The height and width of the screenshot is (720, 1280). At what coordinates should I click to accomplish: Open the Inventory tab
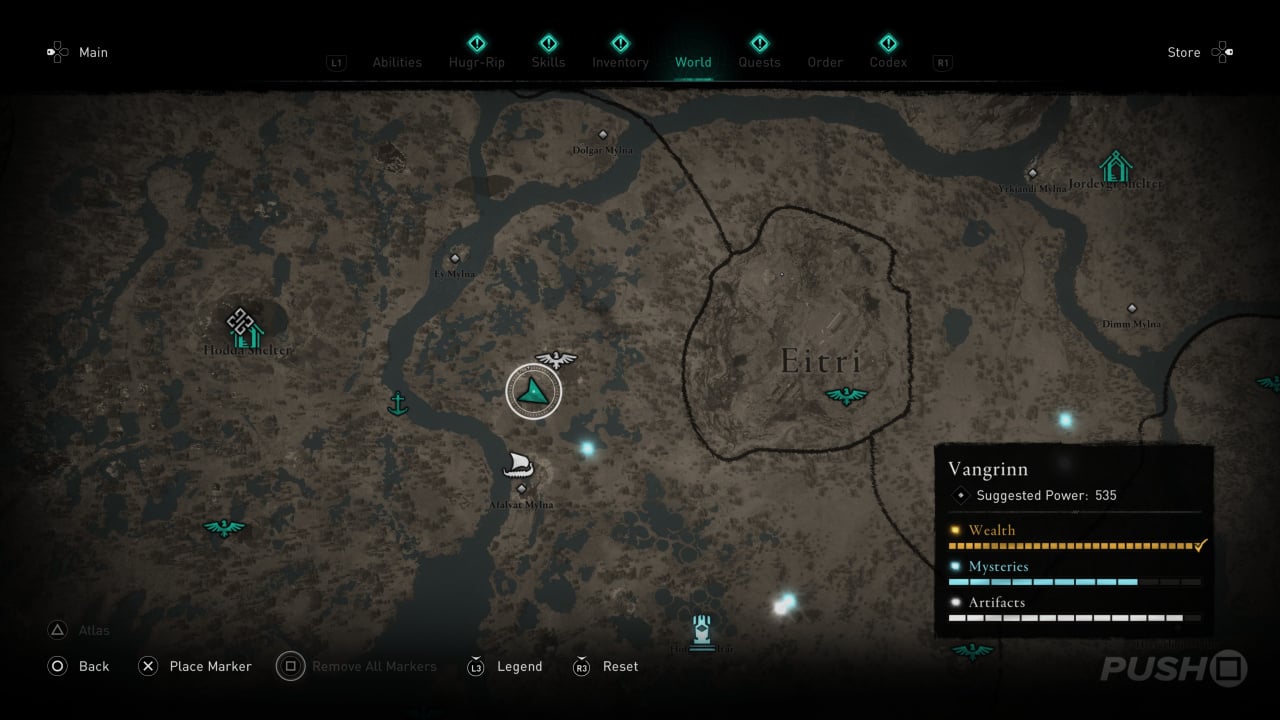pyautogui.click(x=620, y=62)
